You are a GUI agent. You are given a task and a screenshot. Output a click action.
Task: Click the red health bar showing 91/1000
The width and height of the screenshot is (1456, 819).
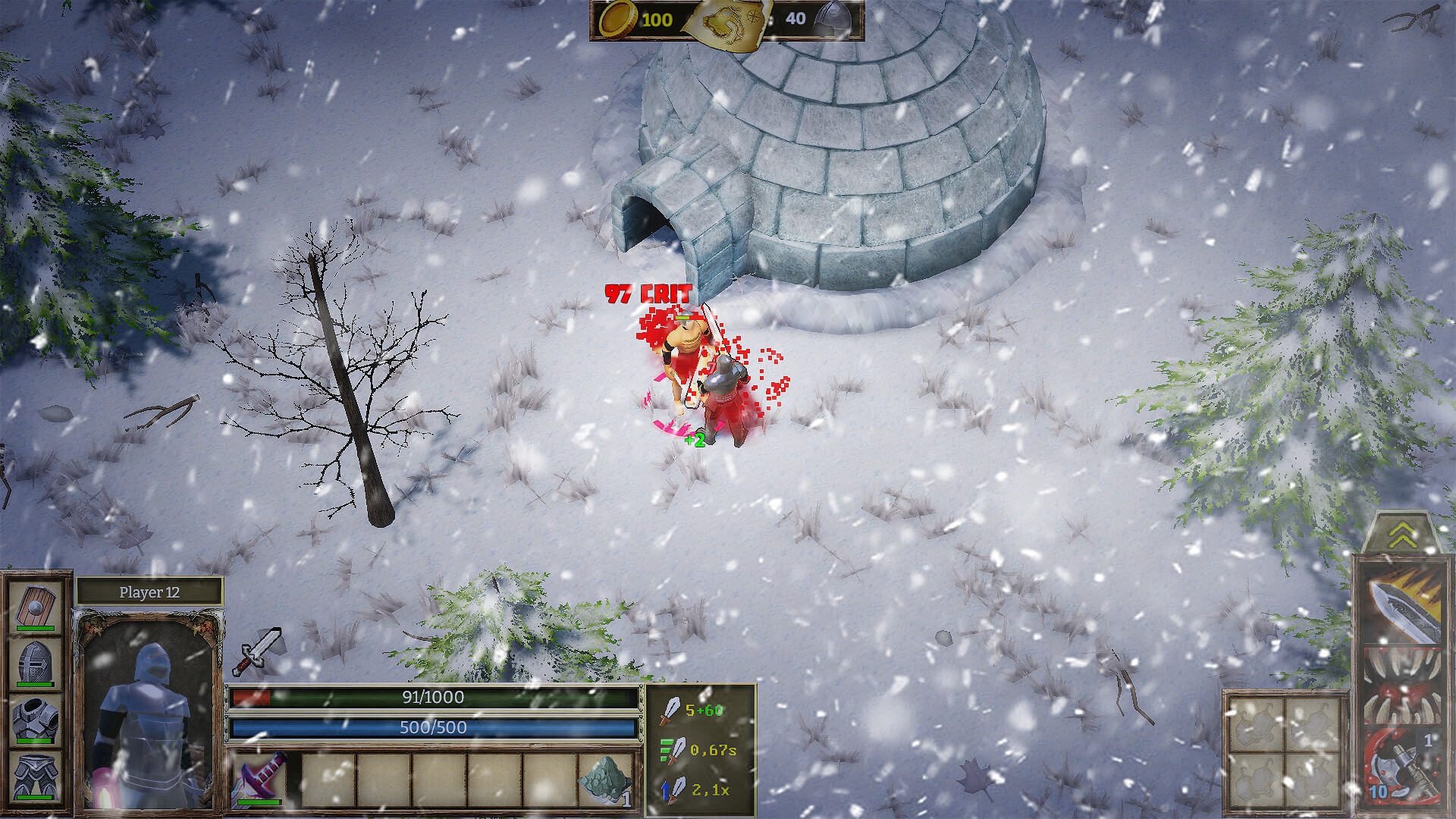pyautogui.click(x=432, y=698)
